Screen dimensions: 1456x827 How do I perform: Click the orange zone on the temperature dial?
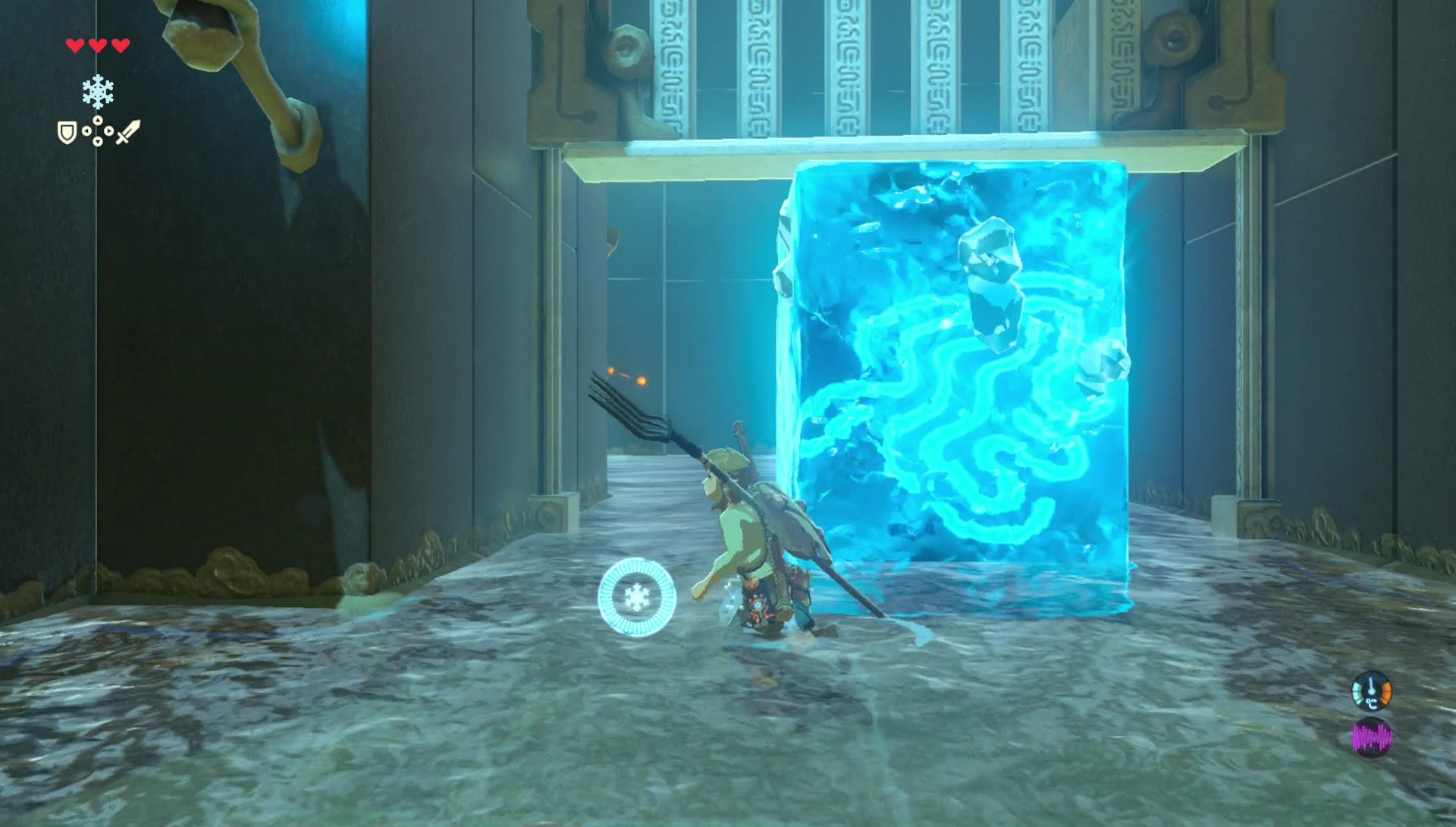pyautogui.click(x=1385, y=693)
